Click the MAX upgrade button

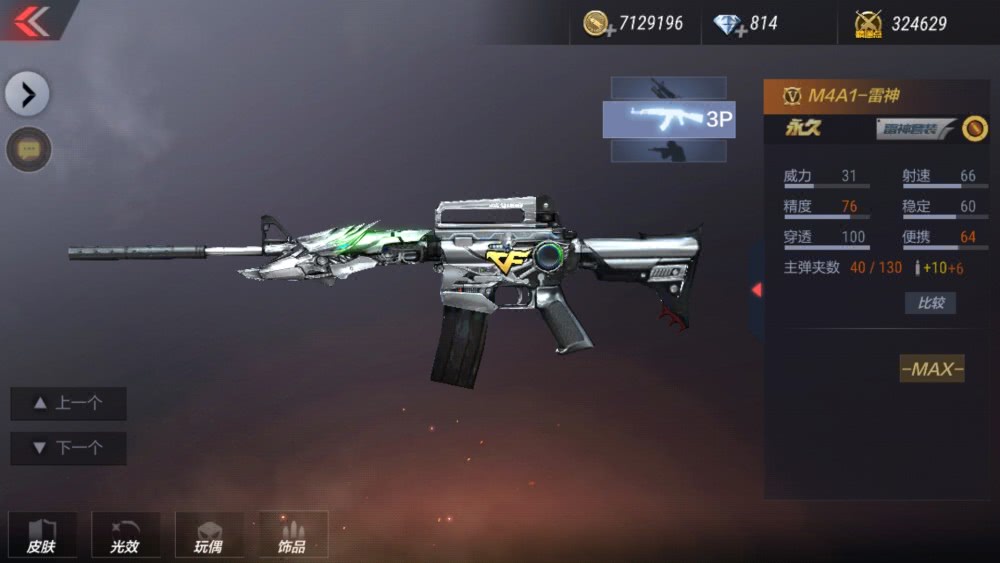coord(932,369)
